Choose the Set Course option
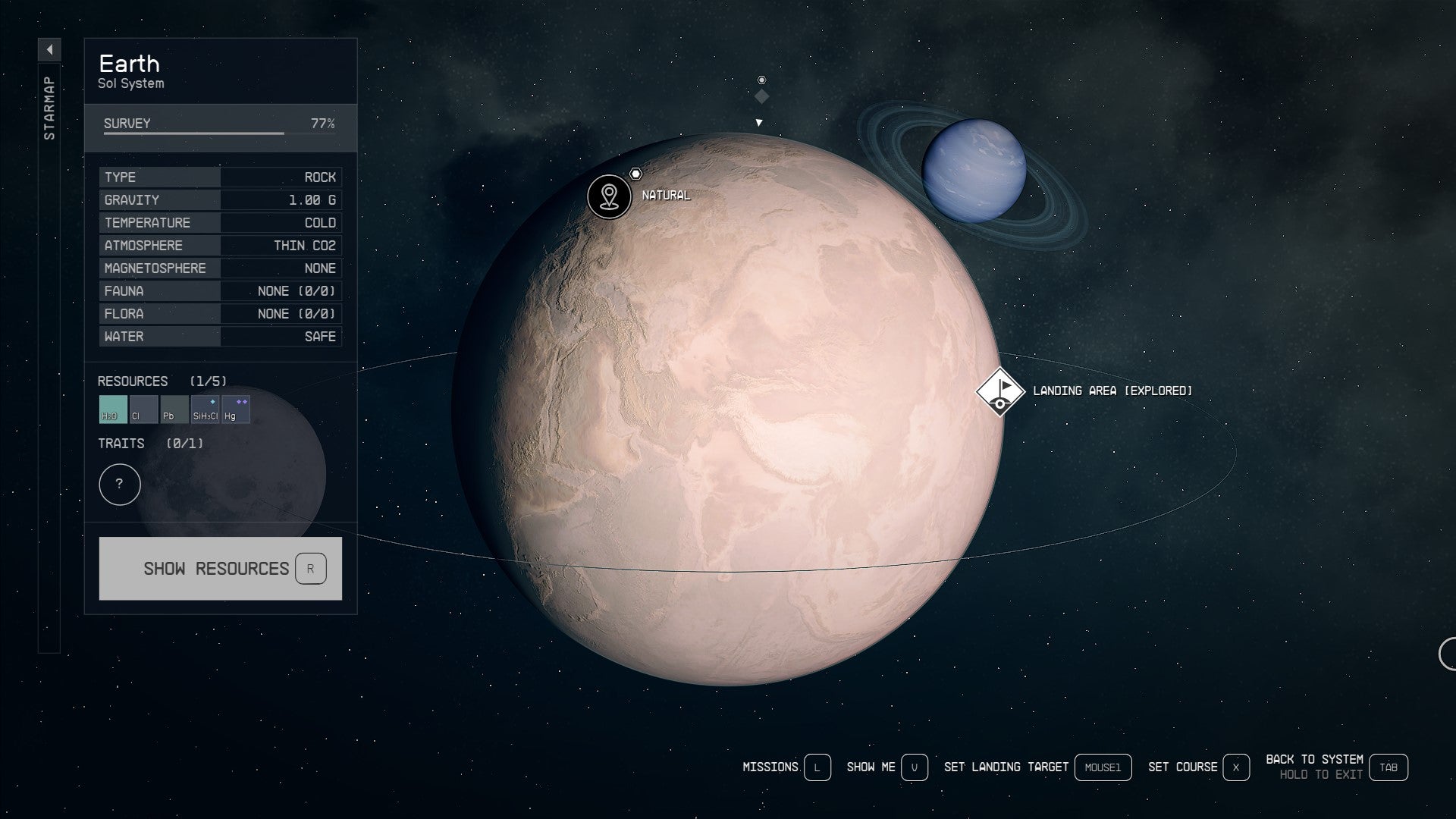This screenshot has height=819, width=1456. click(1235, 767)
